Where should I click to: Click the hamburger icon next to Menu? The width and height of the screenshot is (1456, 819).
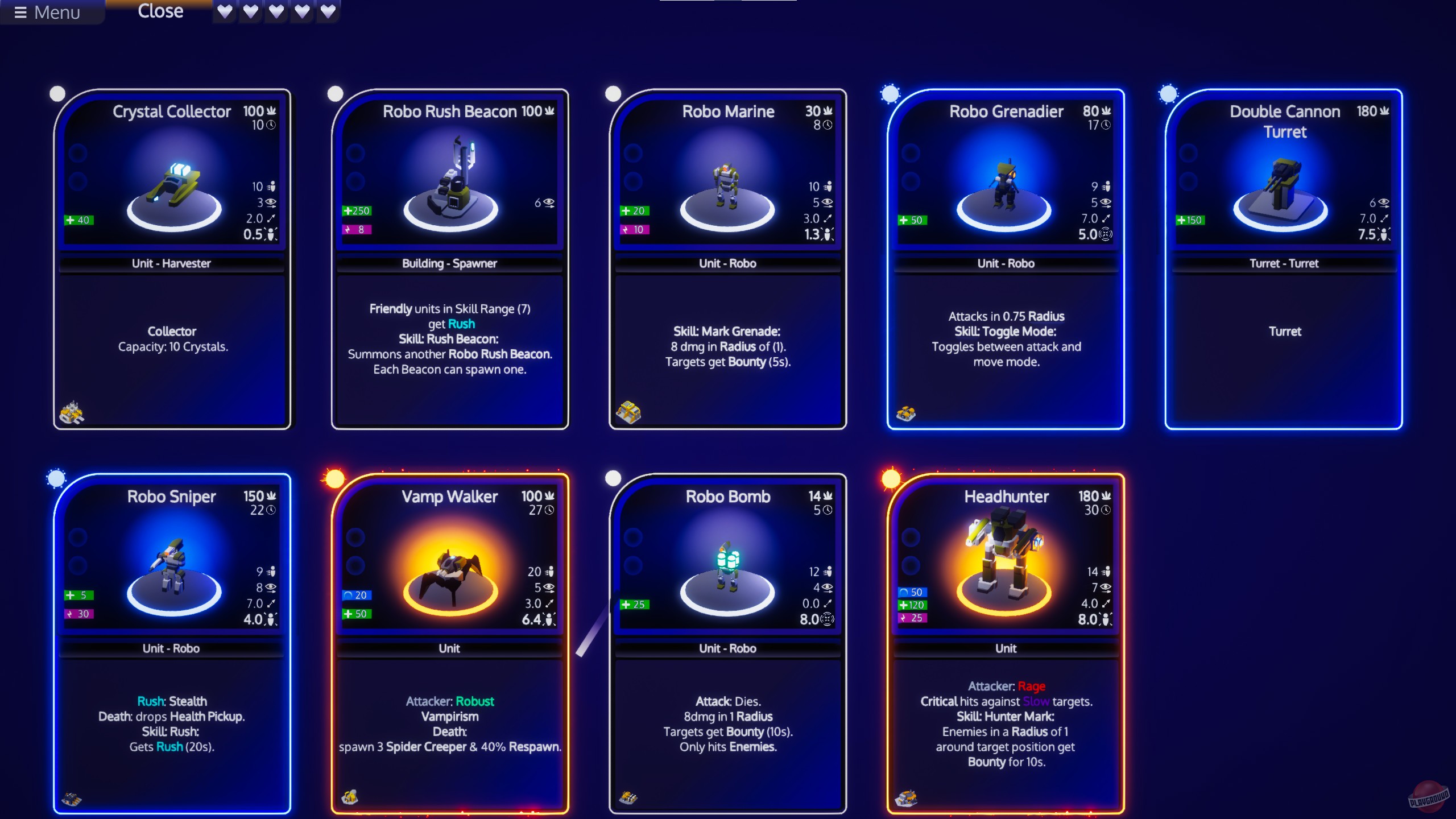pyautogui.click(x=20, y=12)
